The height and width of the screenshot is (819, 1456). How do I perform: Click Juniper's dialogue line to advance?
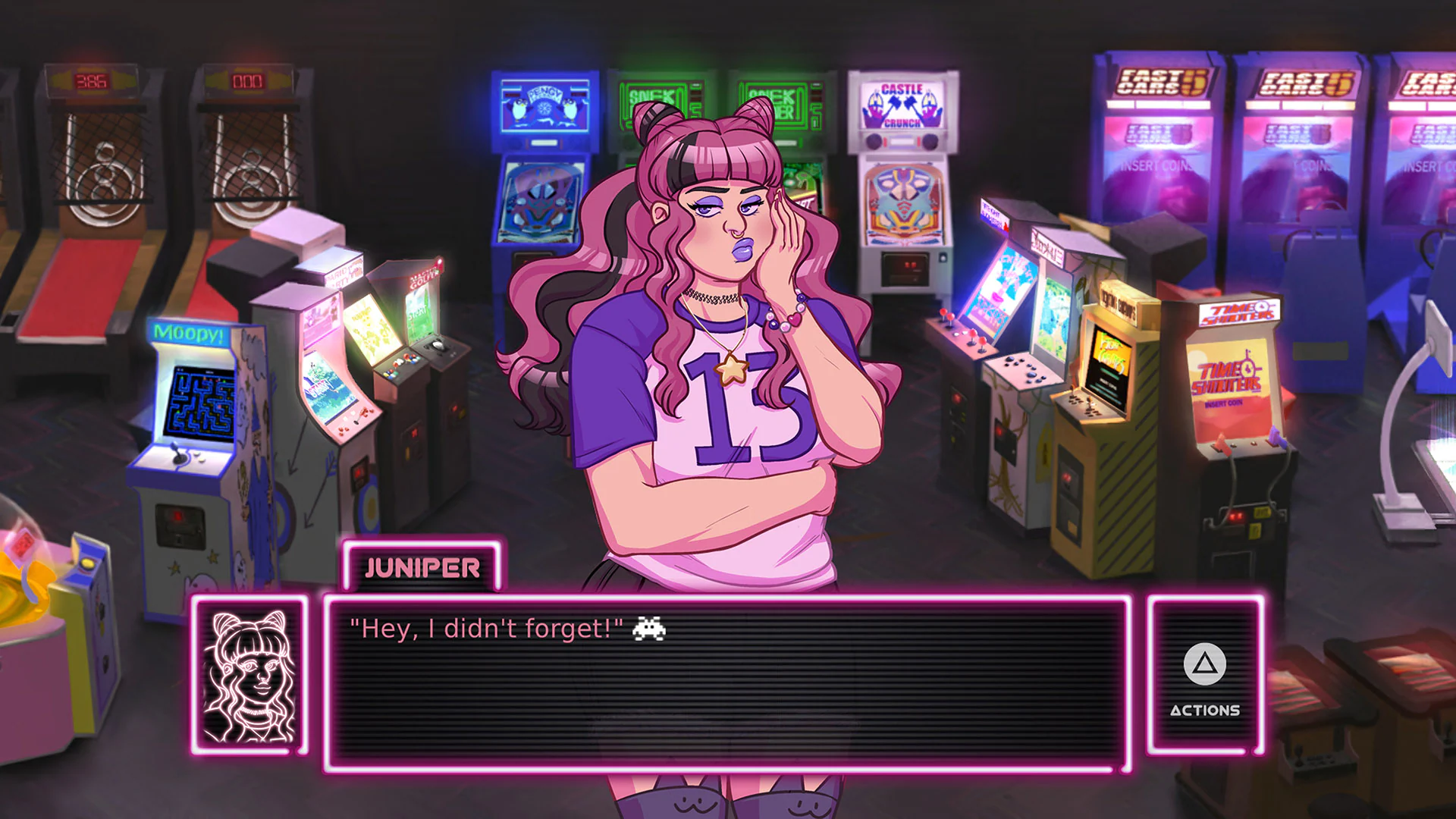click(485, 627)
